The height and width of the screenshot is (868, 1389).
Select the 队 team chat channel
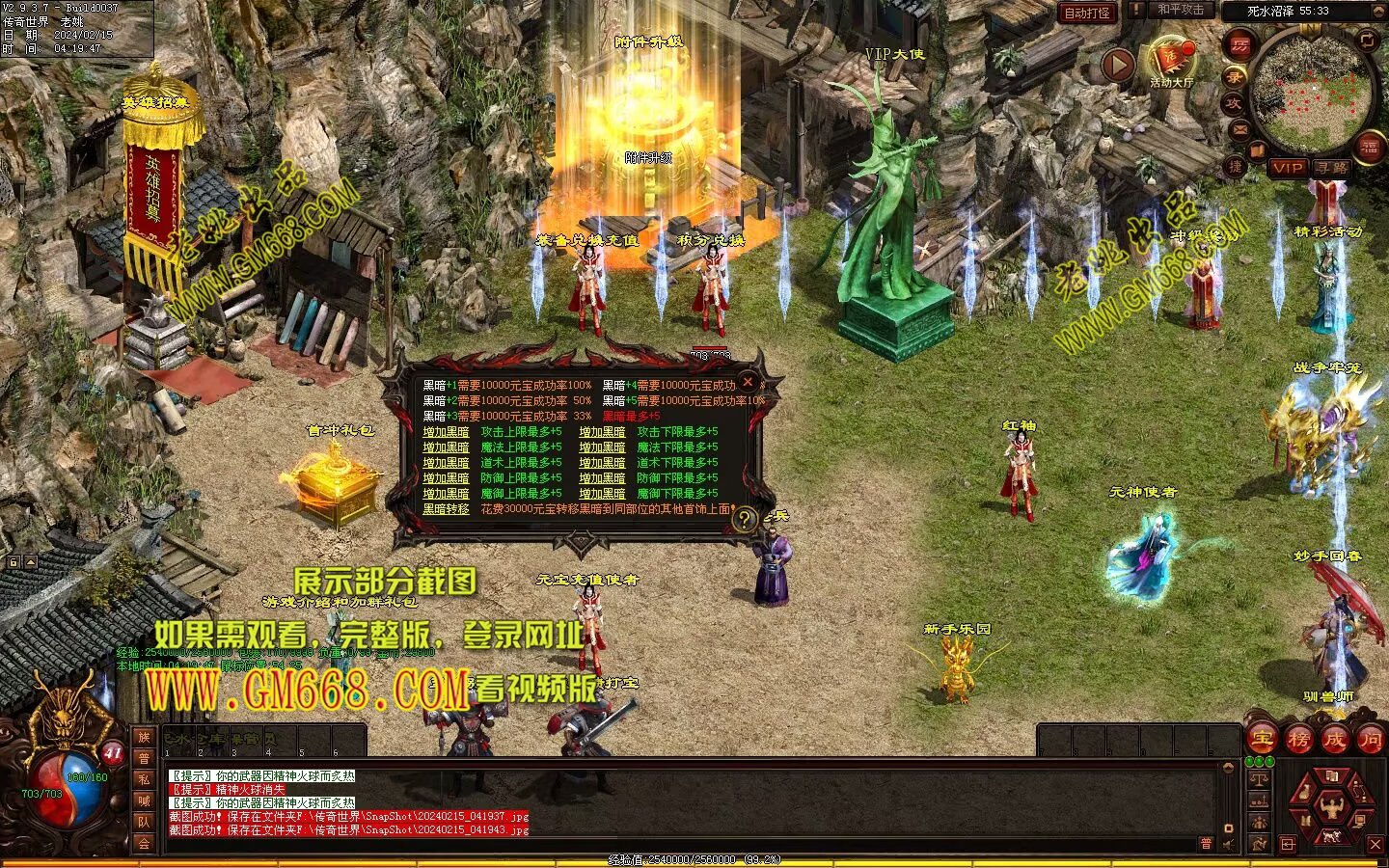(x=144, y=822)
